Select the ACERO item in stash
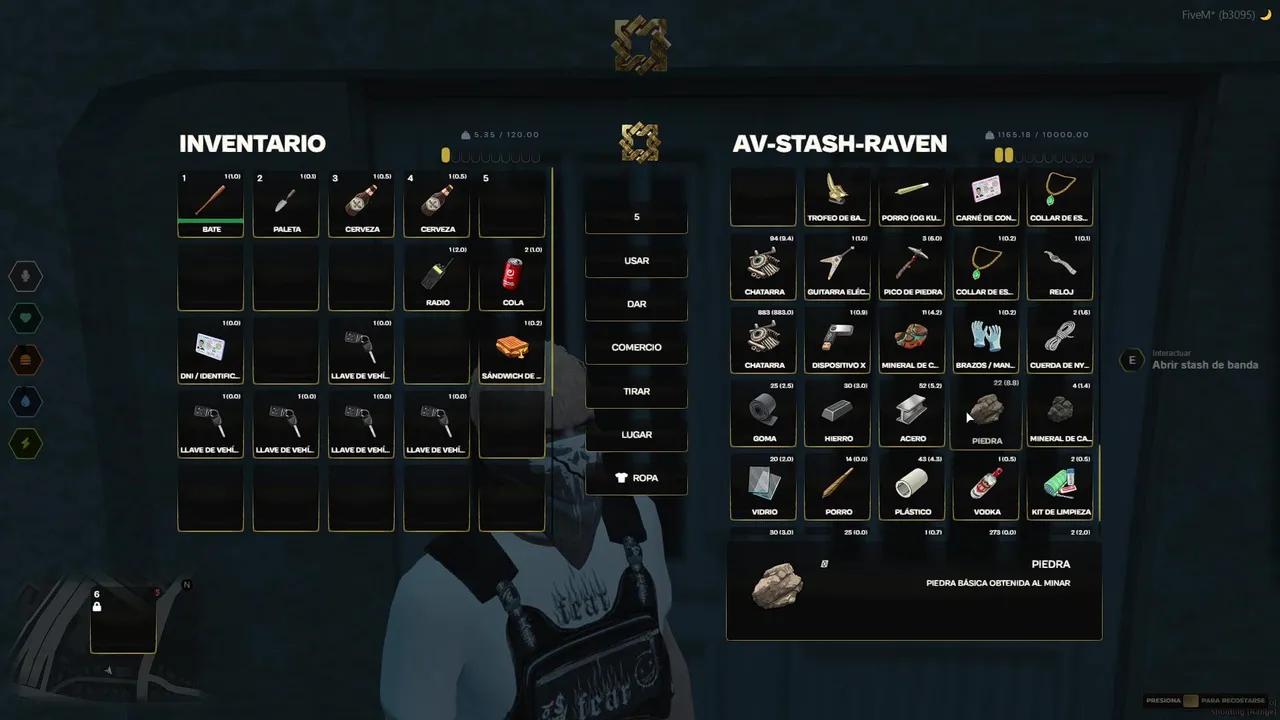Screen dimensions: 1280x720 [x=912, y=413]
